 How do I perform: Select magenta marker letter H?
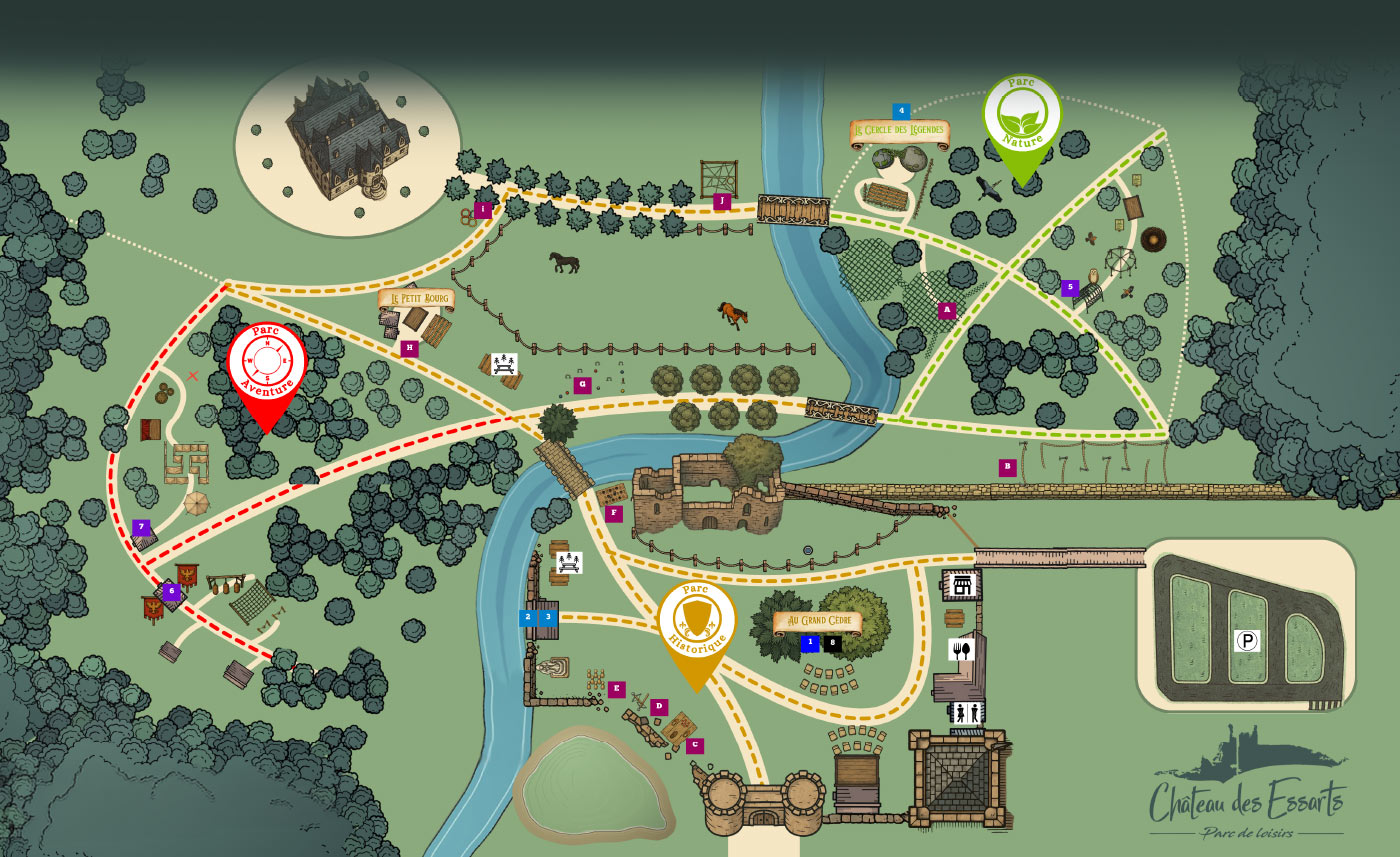(409, 348)
